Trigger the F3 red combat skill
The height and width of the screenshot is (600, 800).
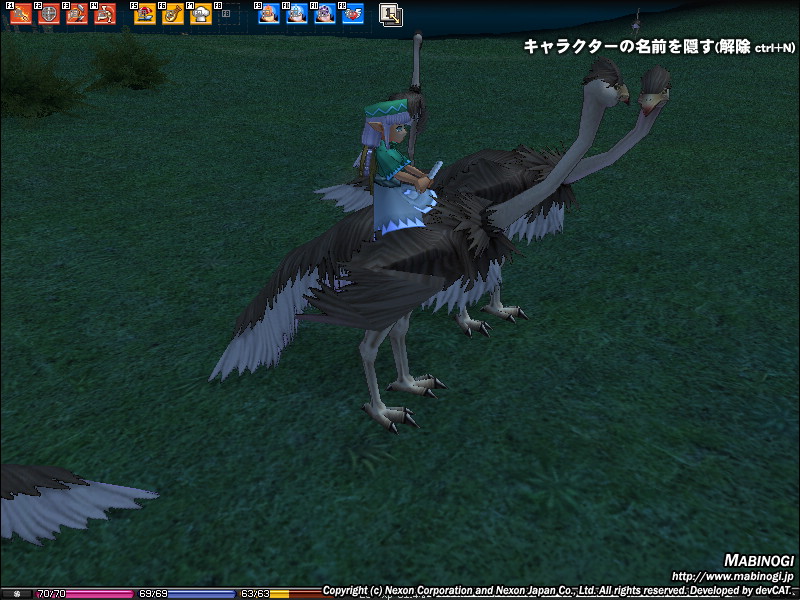[x=77, y=15]
